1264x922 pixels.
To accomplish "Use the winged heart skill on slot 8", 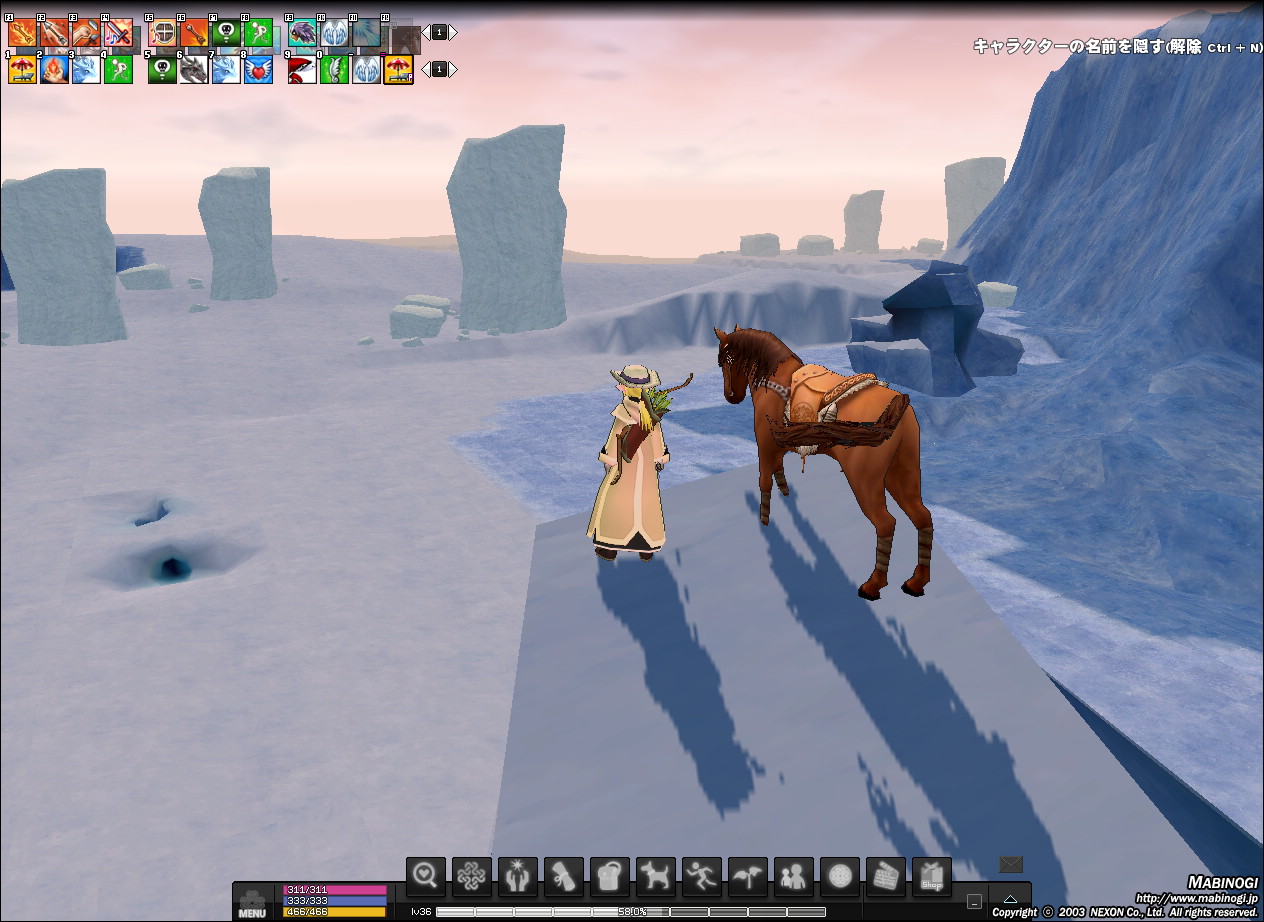I will tap(258, 69).
